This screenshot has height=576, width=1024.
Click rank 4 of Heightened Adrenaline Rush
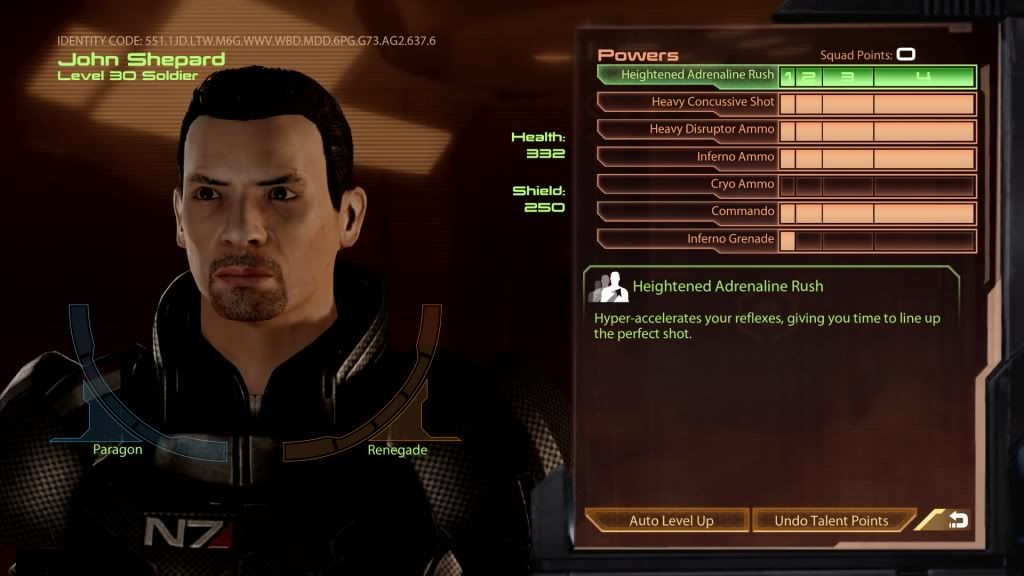(x=924, y=76)
